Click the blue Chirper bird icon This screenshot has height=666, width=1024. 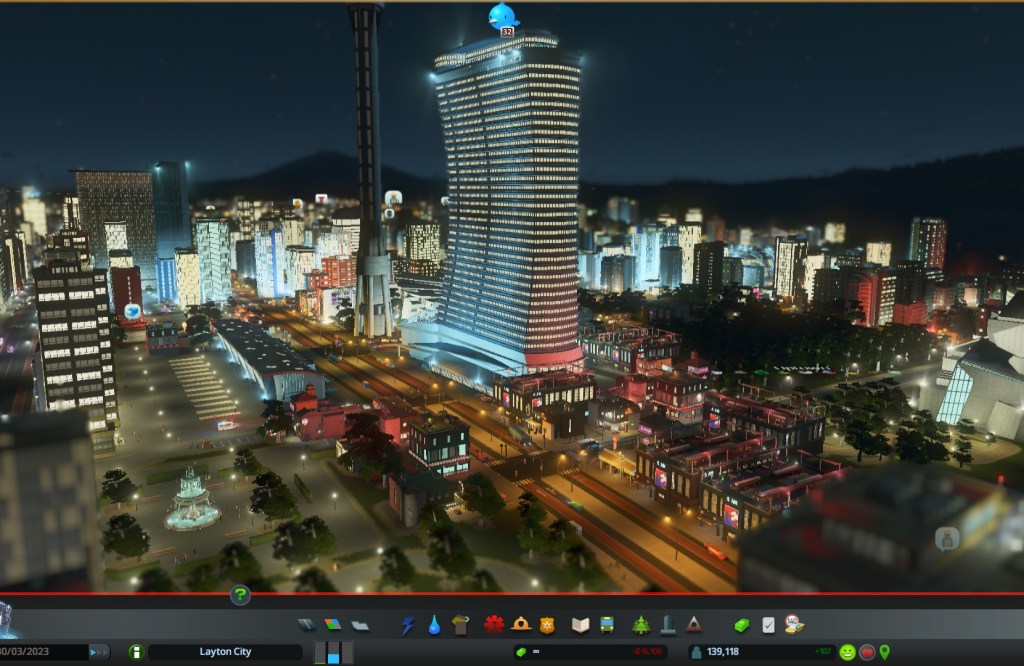click(503, 16)
